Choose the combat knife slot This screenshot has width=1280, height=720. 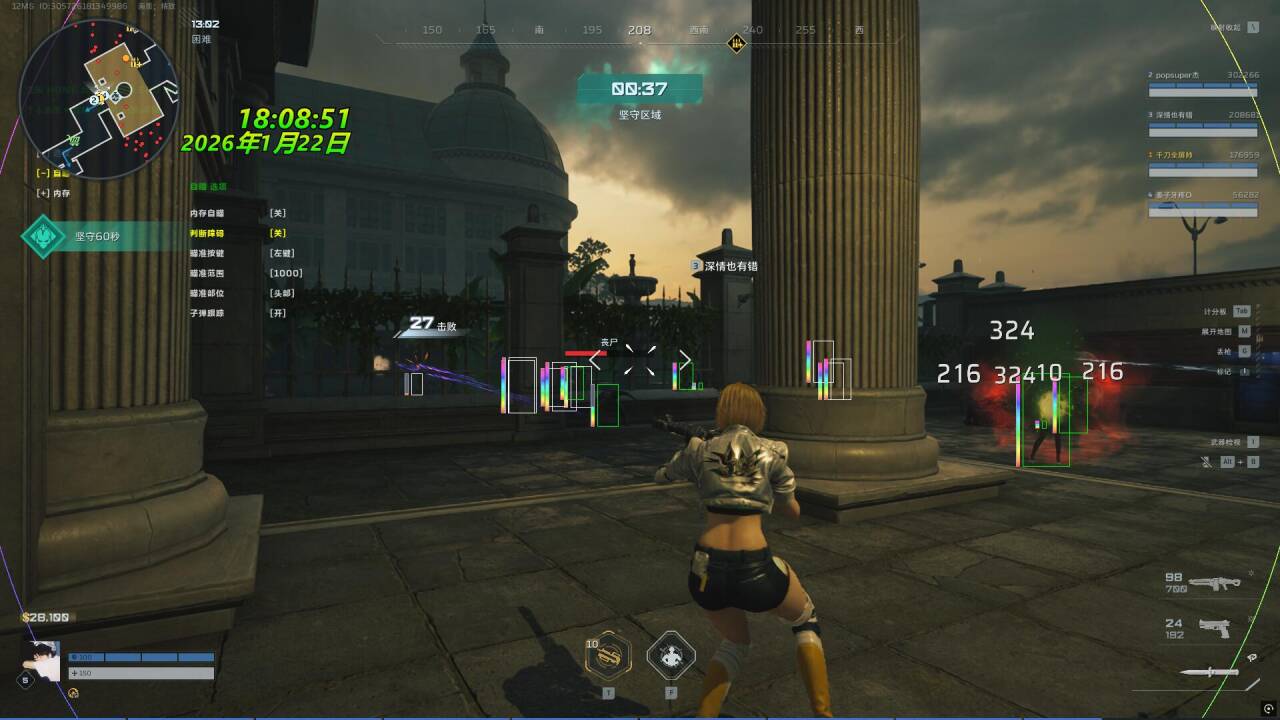coord(1210,671)
